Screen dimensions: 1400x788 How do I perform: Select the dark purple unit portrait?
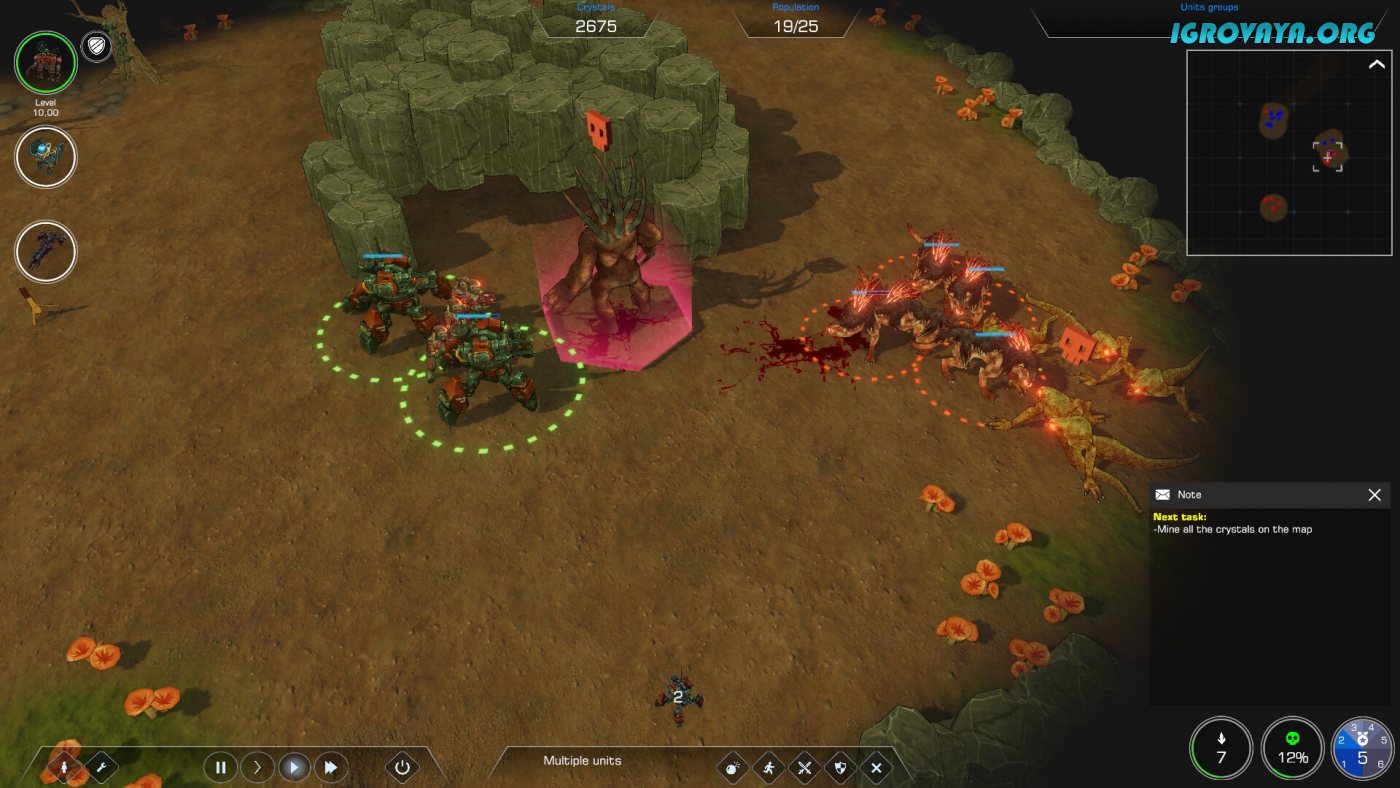[46, 251]
